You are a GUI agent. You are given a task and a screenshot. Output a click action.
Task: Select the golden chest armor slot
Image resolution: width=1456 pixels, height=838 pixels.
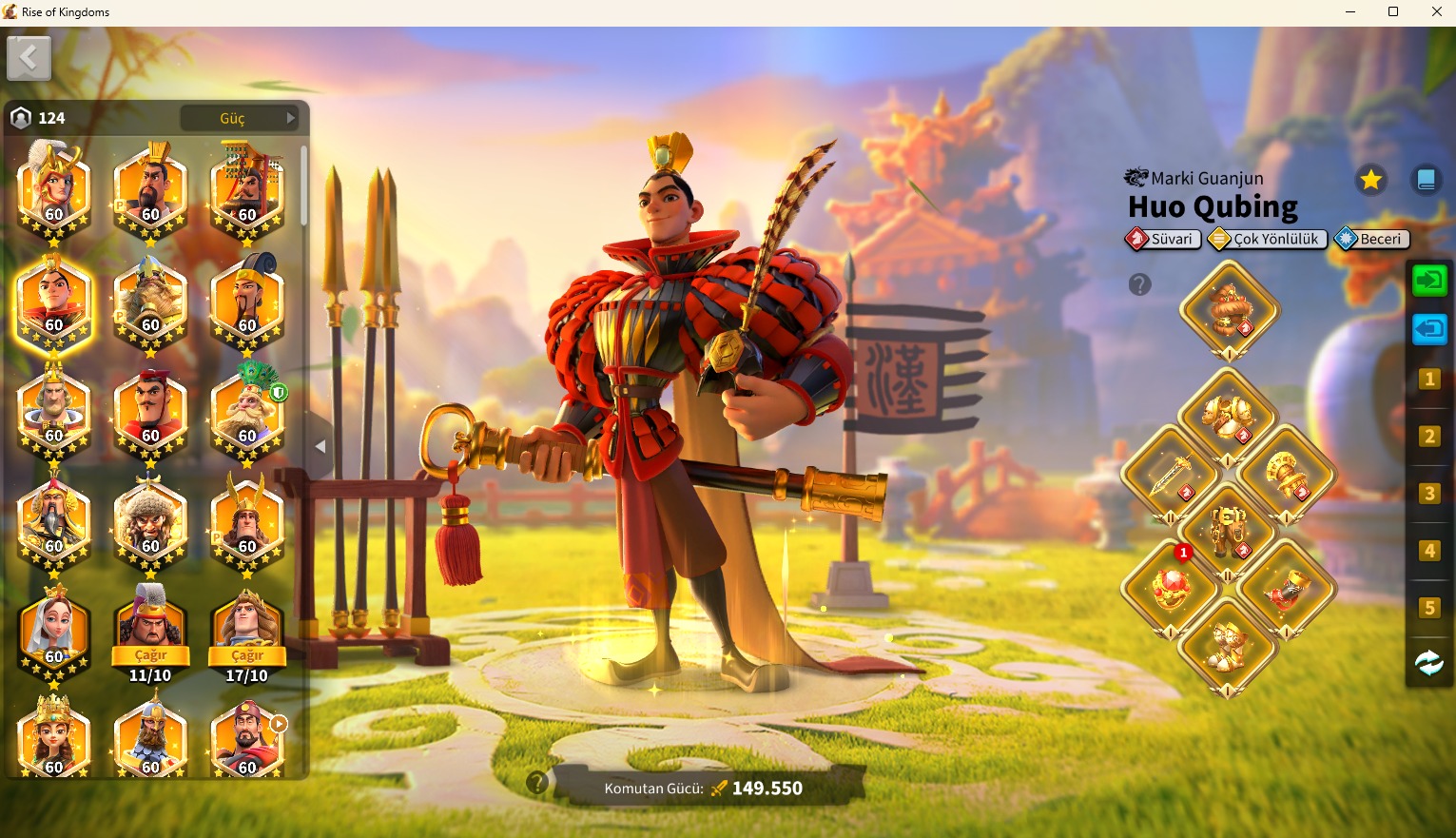click(1228, 416)
